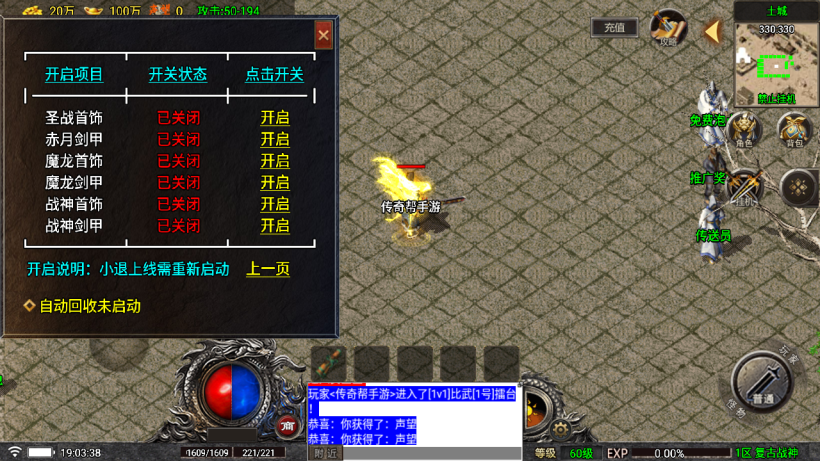Open the 背包 backpack

tap(795, 129)
